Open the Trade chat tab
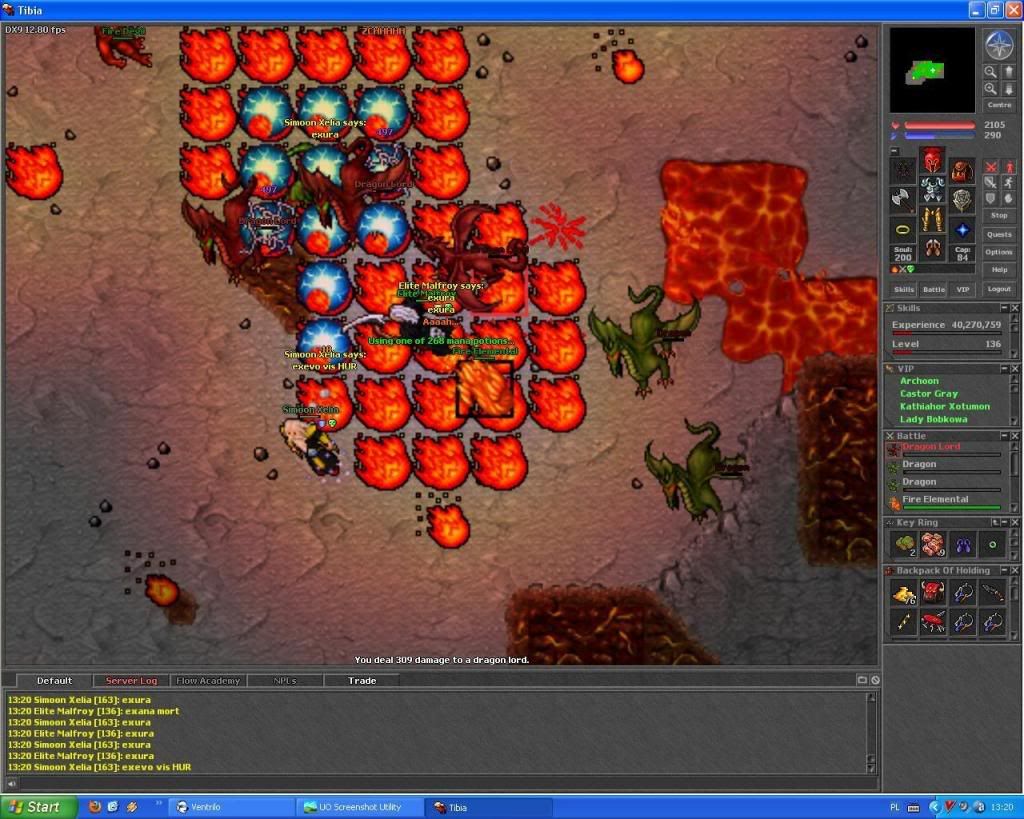Viewport: 1024px width, 819px height. point(362,681)
